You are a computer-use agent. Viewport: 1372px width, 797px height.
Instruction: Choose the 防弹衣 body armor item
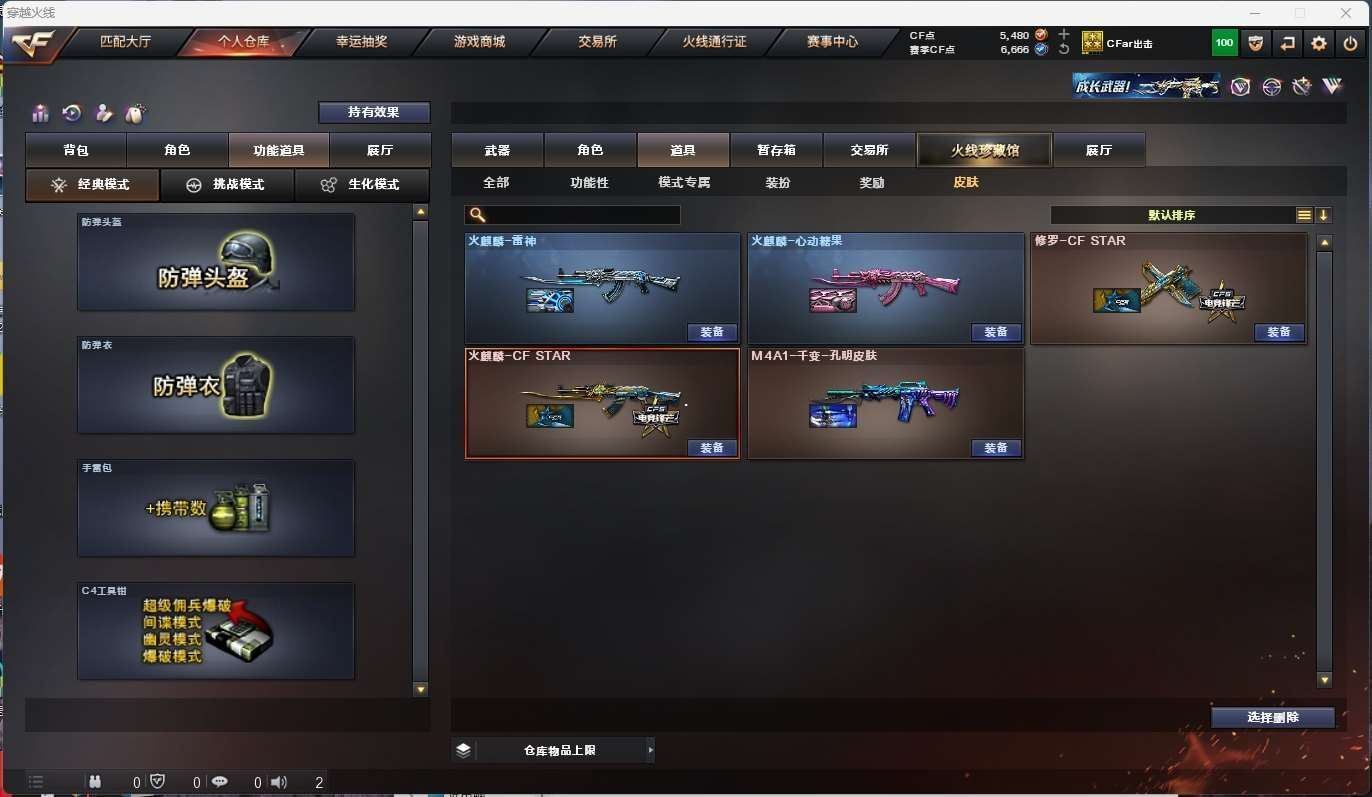pos(216,385)
